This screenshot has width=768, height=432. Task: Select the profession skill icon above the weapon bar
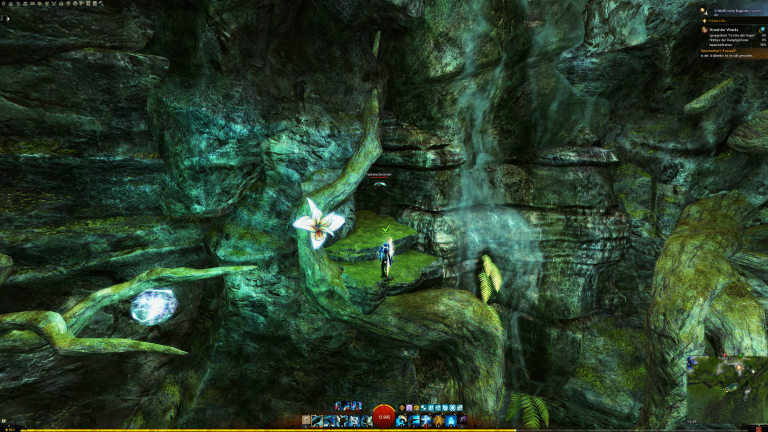tap(341, 407)
